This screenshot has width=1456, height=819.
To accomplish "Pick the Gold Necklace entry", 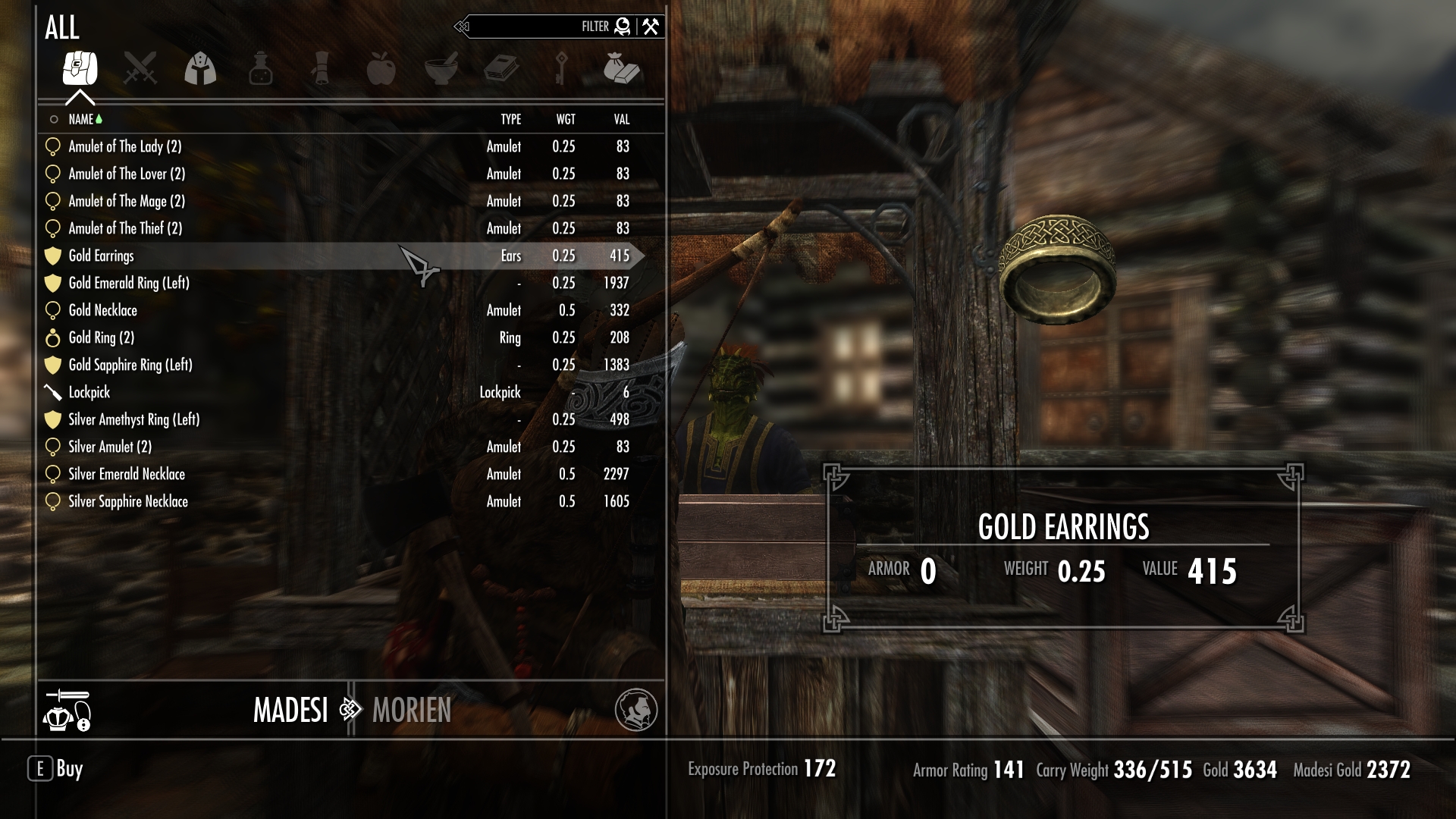I will point(102,311).
